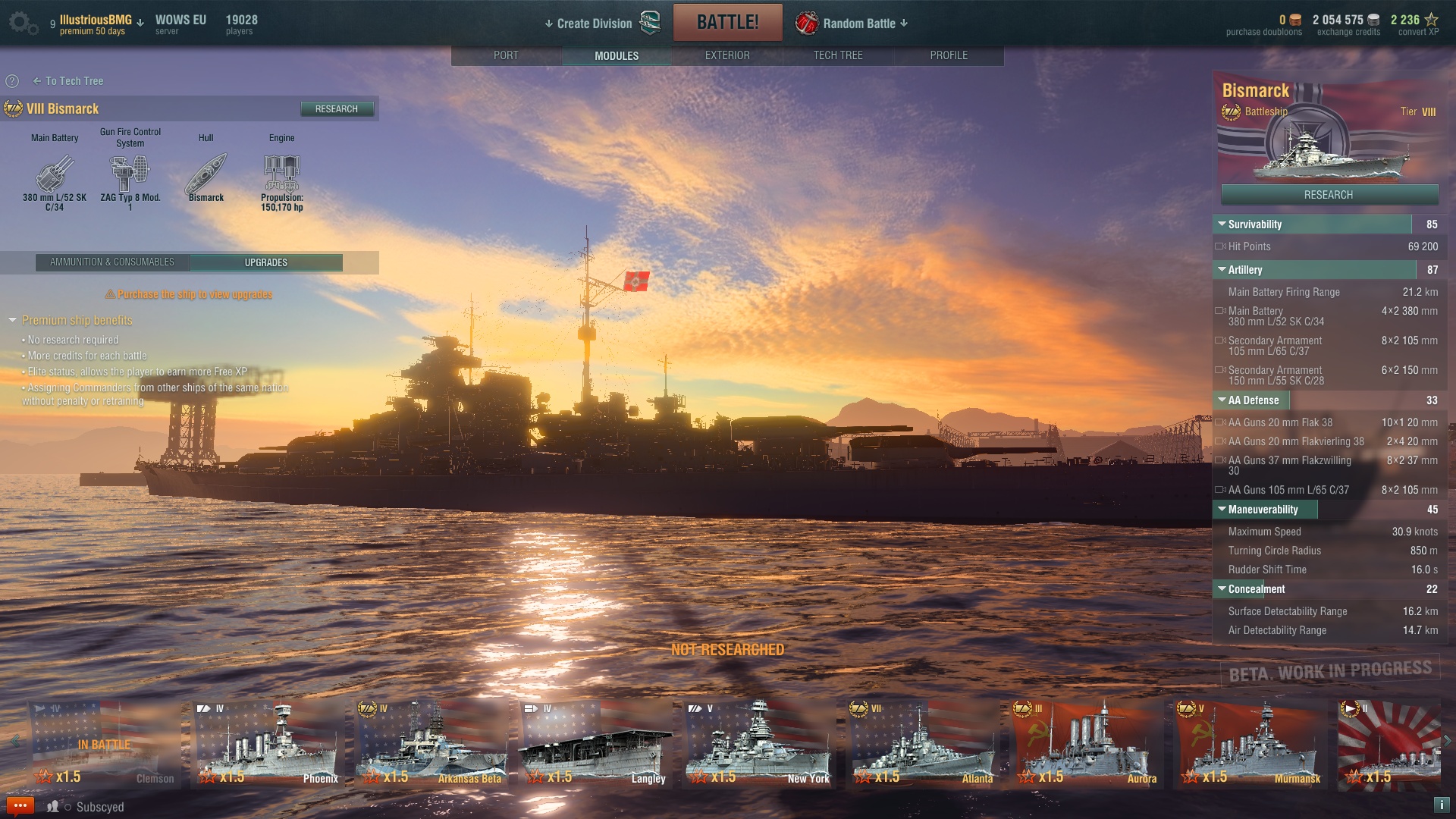Select the Propulsion engine module
This screenshot has height=819, width=1456.
click(281, 176)
